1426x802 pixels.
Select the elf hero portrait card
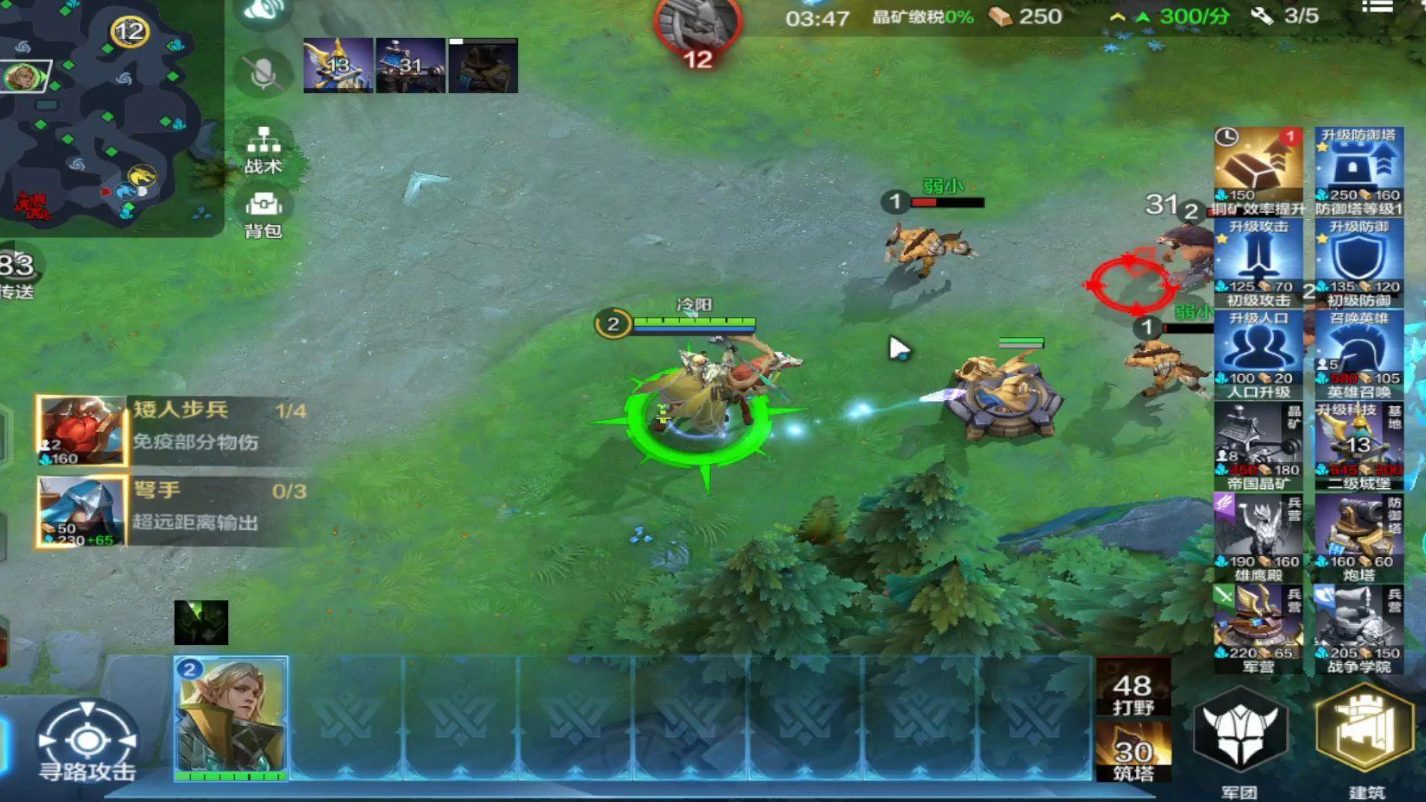[231, 718]
